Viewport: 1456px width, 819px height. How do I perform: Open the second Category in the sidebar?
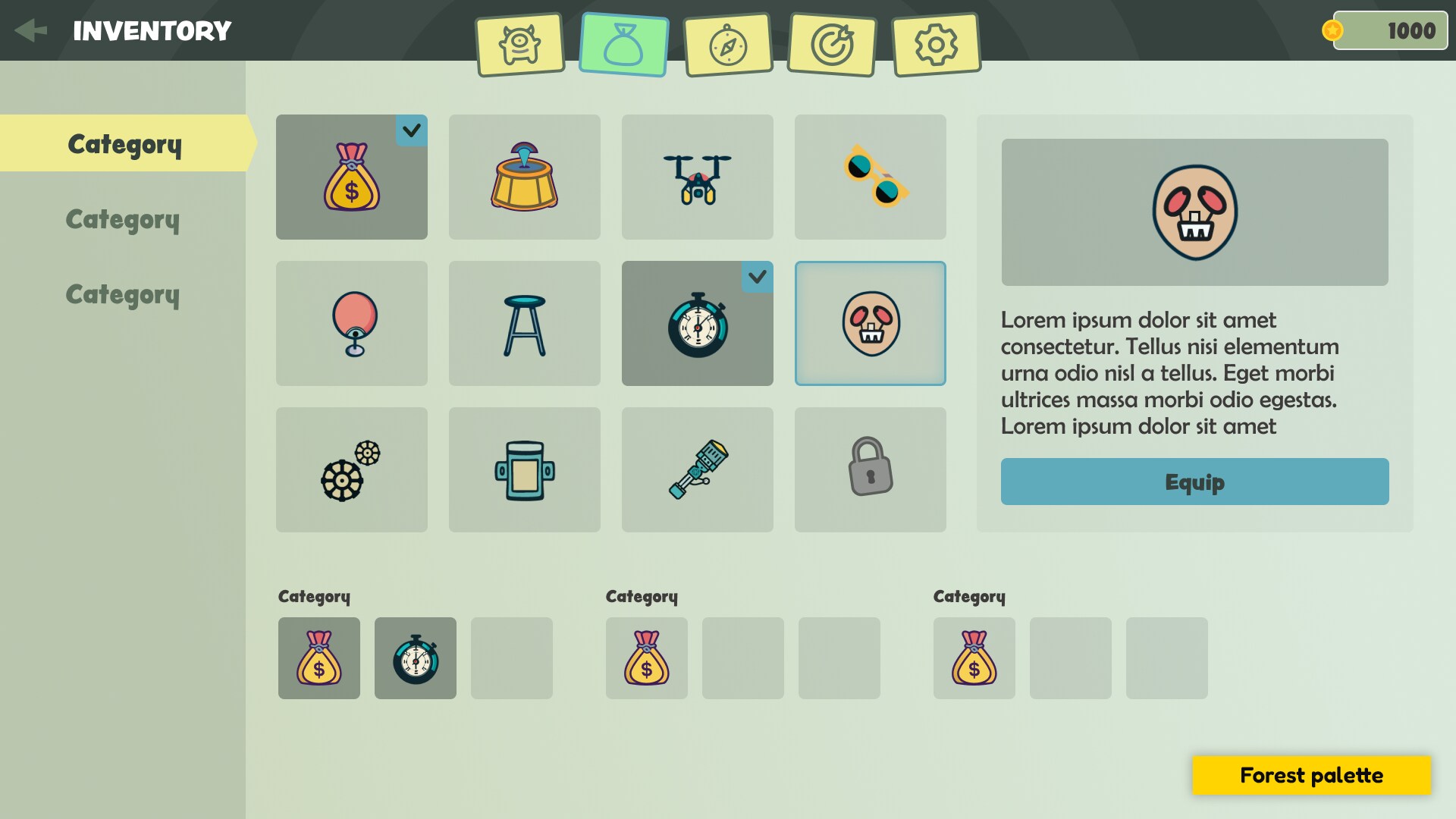point(123,219)
